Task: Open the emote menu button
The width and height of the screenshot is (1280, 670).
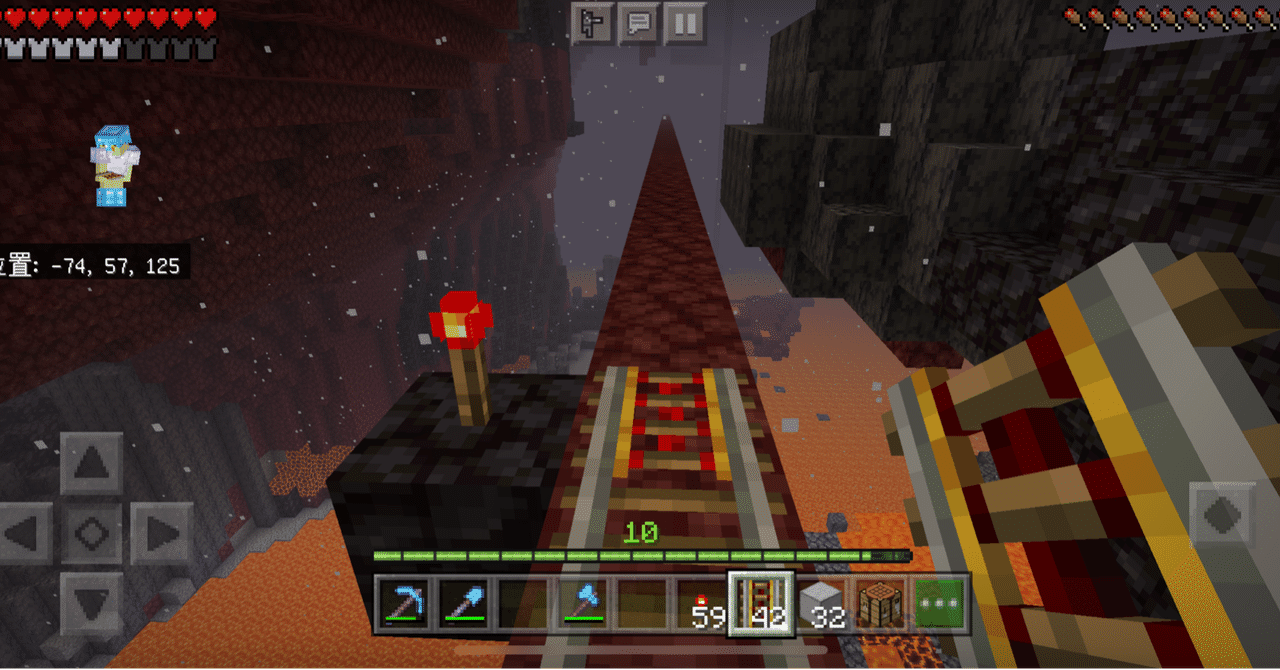Action: [592, 22]
